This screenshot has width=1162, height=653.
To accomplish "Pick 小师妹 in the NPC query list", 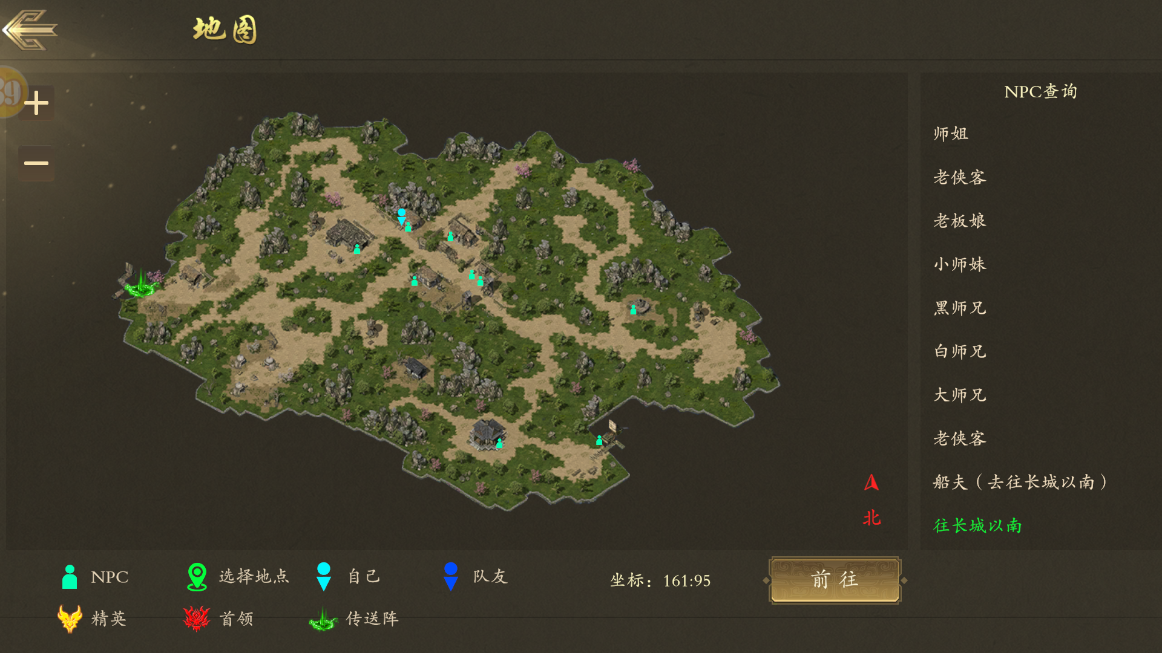I will pos(960,265).
